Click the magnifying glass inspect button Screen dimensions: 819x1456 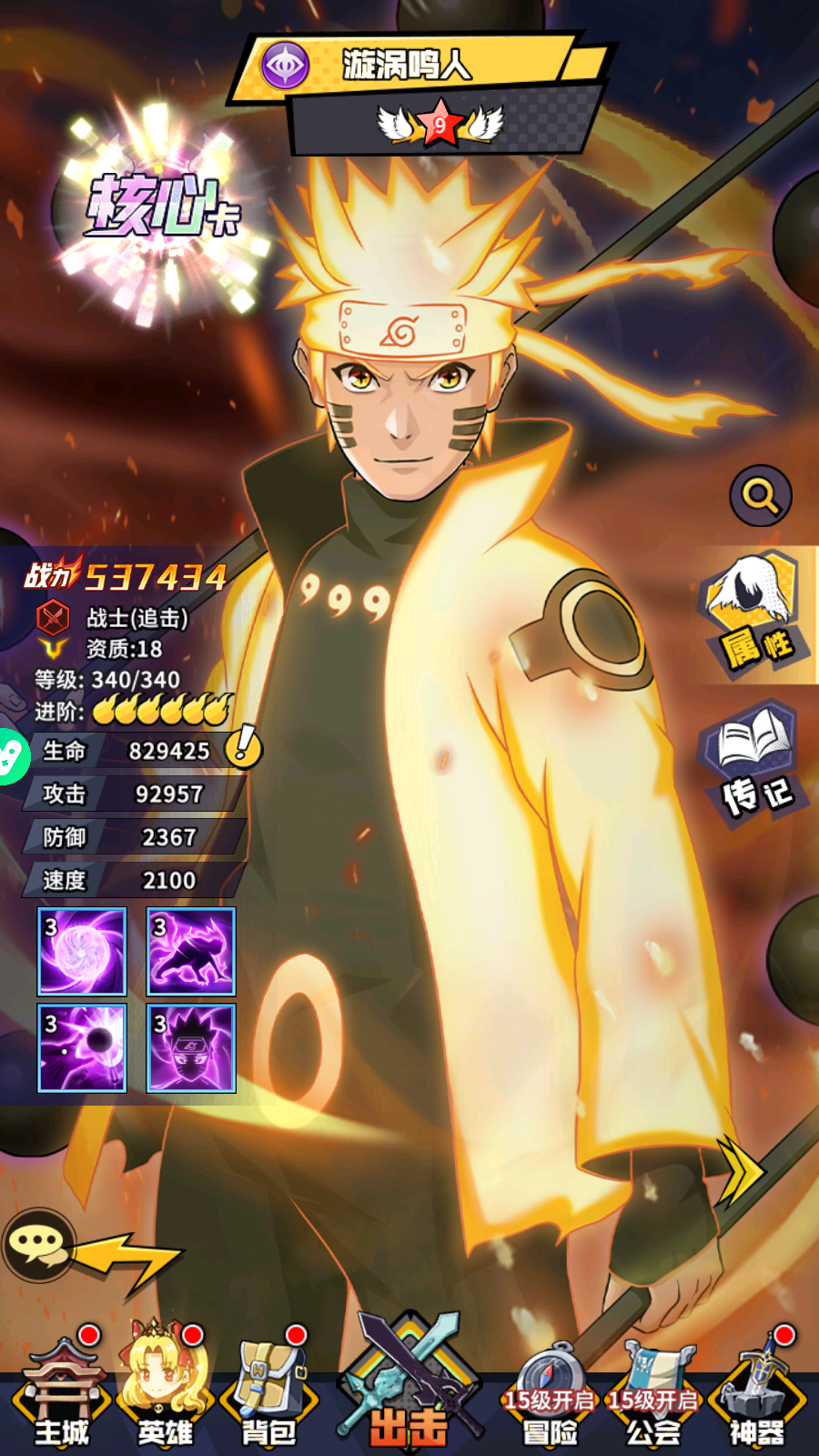(761, 496)
